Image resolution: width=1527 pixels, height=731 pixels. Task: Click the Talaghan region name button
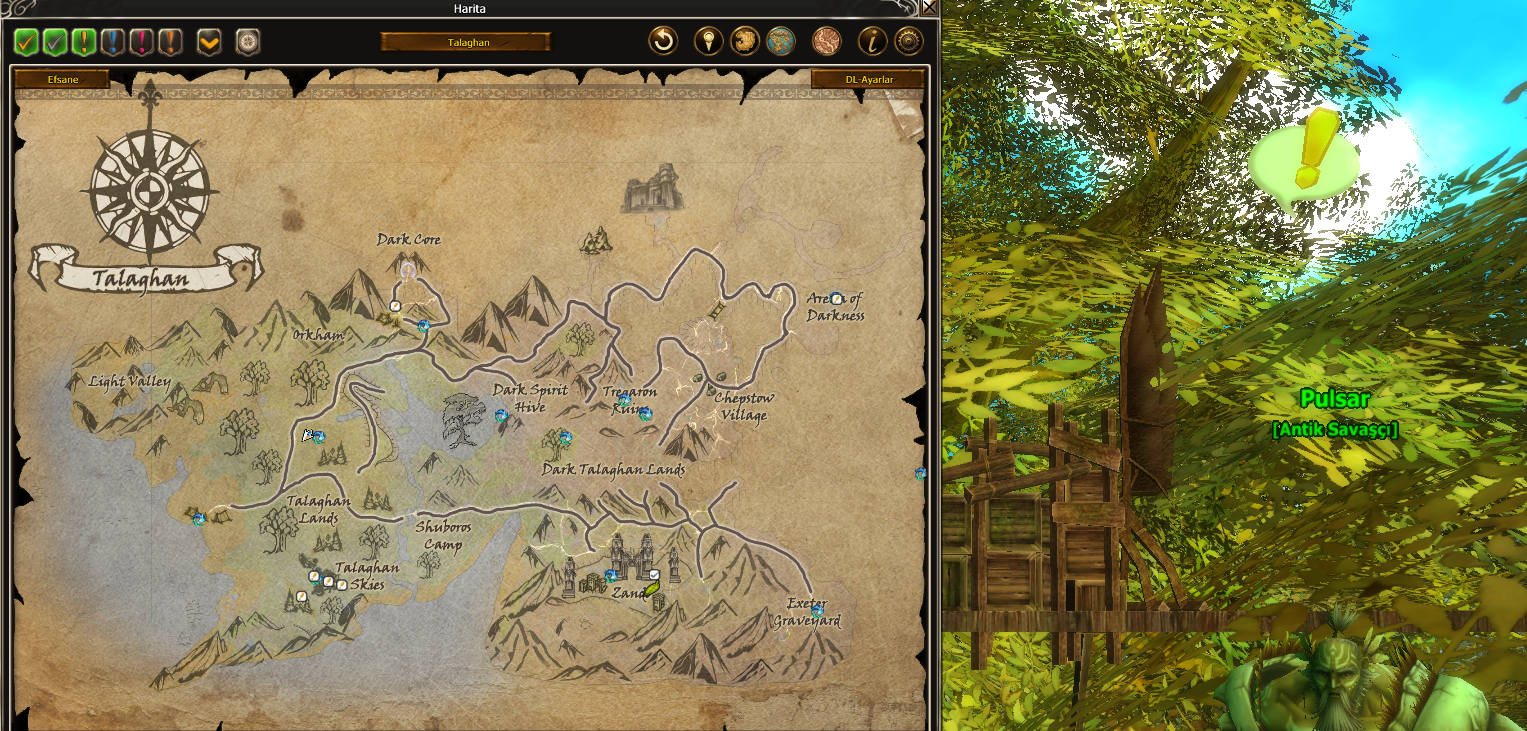click(x=465, y=42)
